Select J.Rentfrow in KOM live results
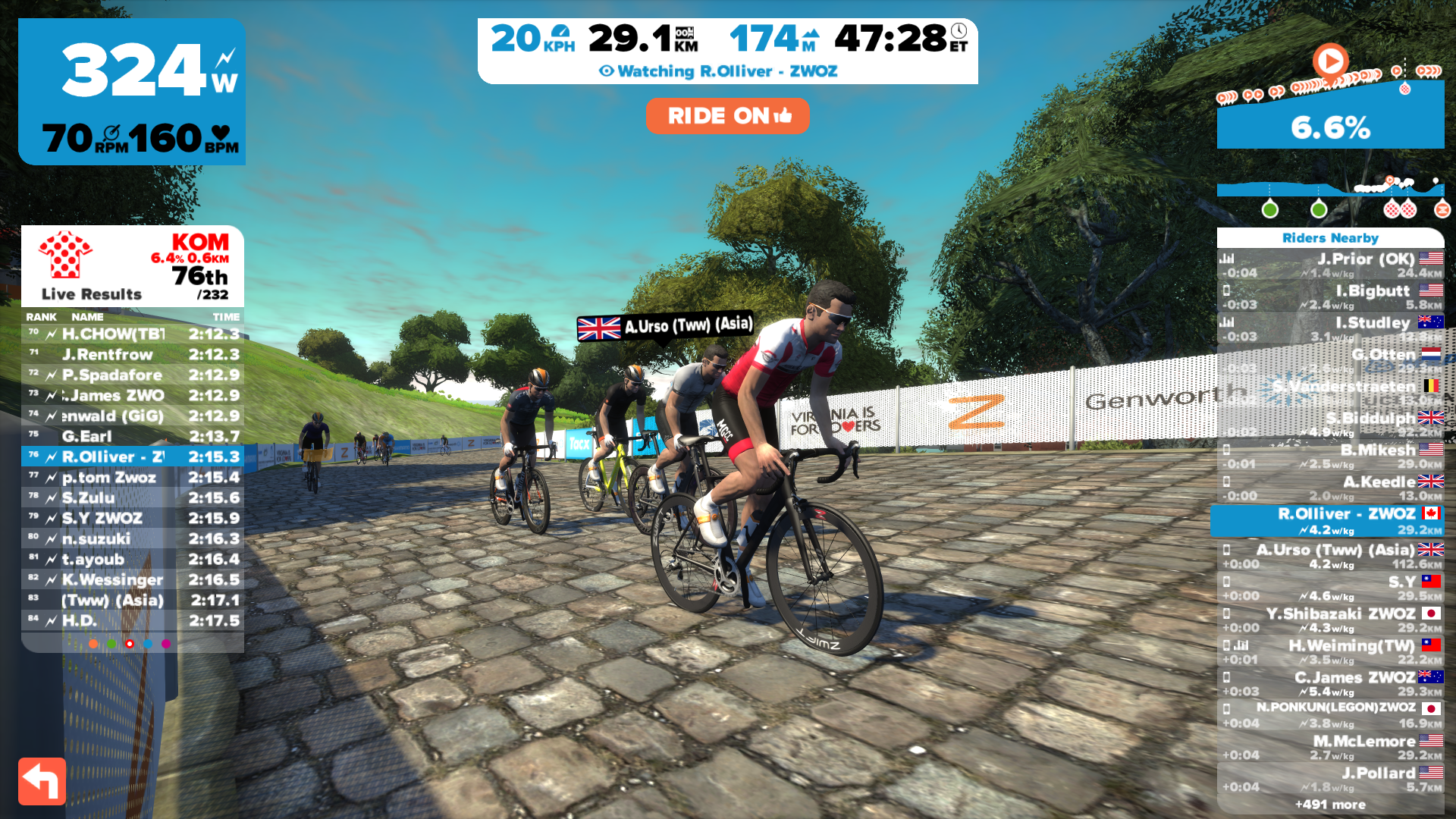 click(133, 355)
